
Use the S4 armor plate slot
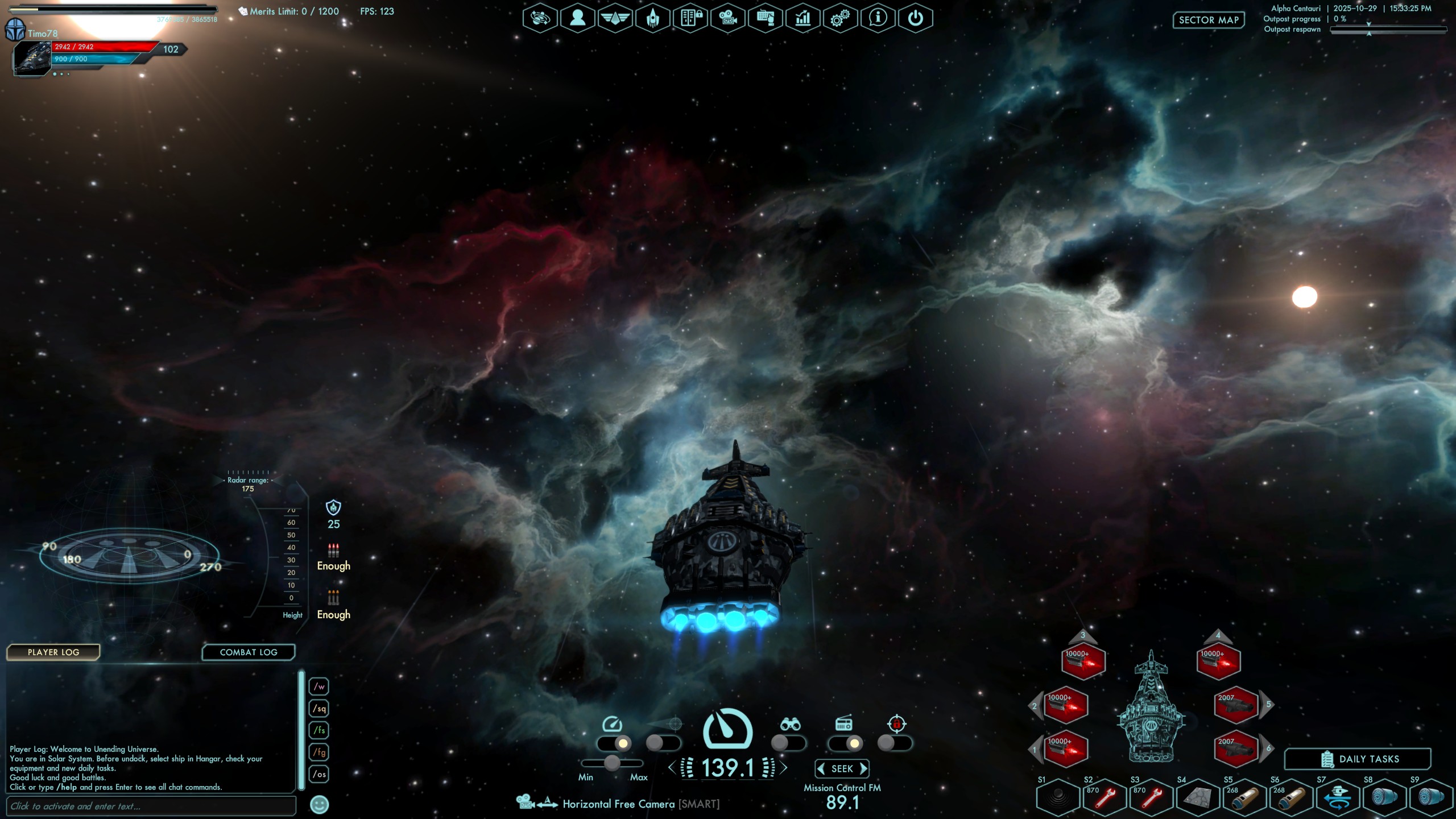(1197, 797)
